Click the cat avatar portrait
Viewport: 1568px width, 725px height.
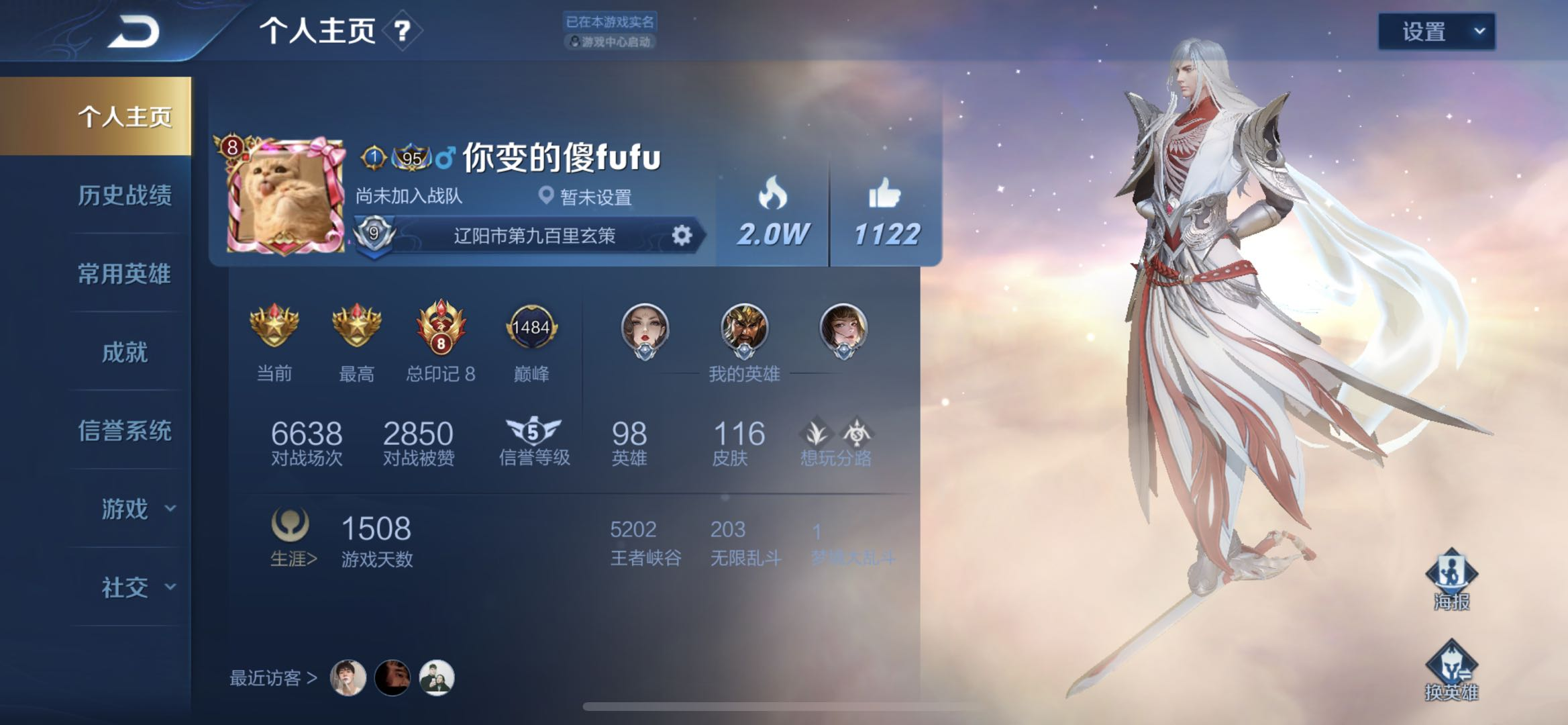click(x=283, y=195)
